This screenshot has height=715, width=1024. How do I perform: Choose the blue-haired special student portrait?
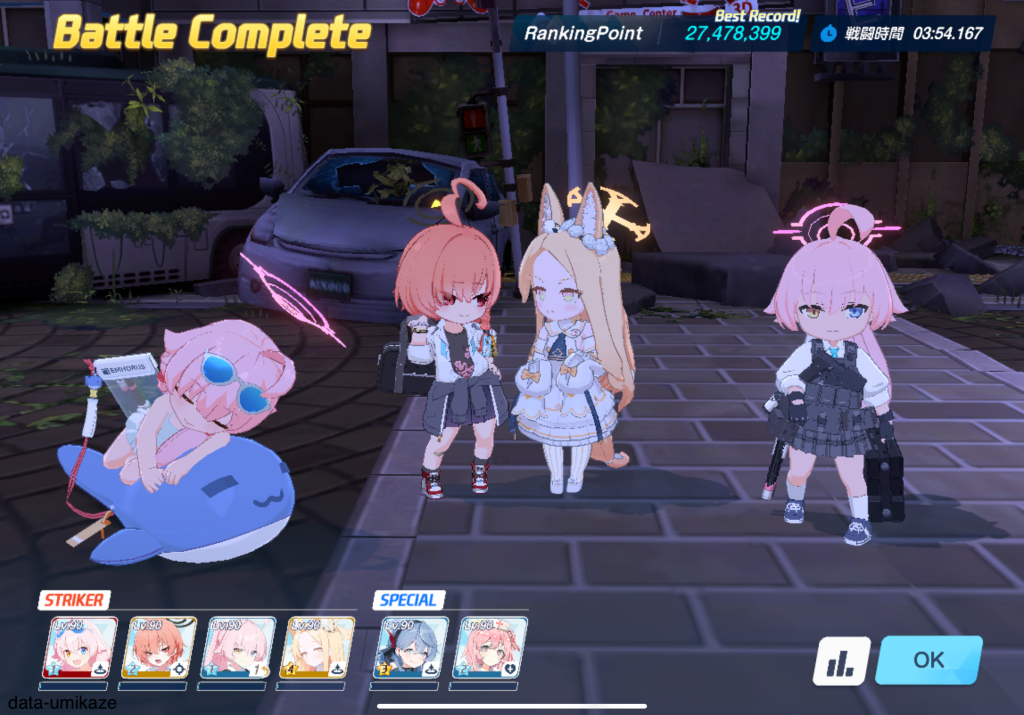(x=410, y=648)
